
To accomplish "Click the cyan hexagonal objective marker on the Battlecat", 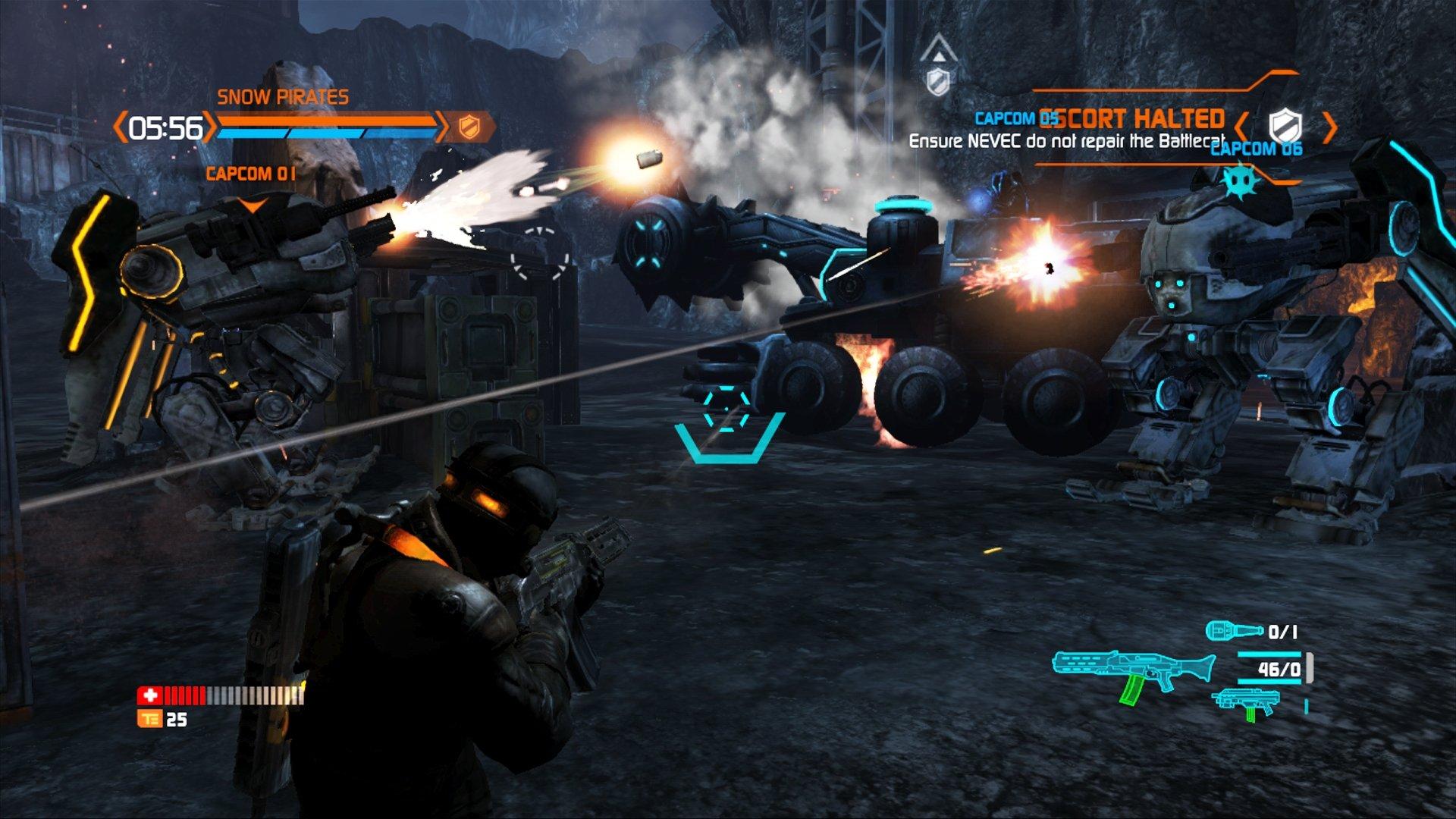I will 726,408.
